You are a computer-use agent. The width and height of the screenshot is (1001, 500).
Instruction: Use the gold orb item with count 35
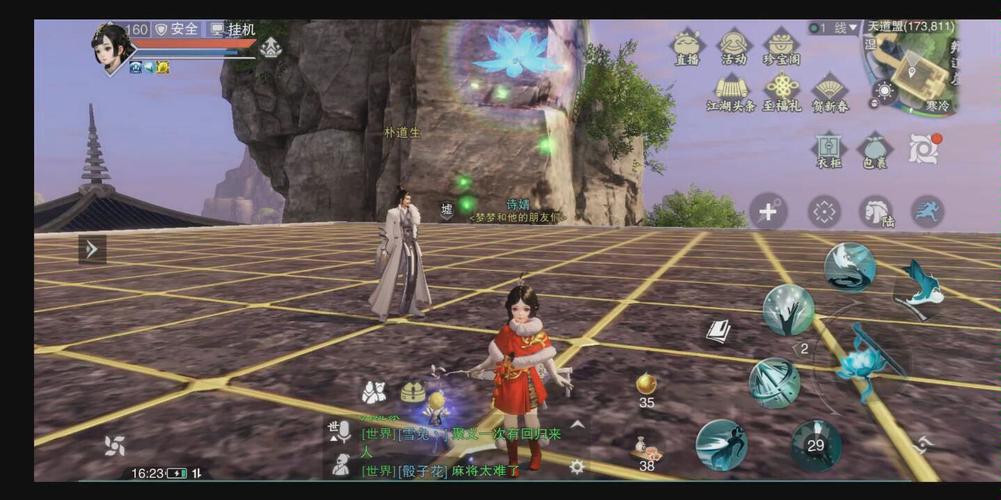coord(646,385)
